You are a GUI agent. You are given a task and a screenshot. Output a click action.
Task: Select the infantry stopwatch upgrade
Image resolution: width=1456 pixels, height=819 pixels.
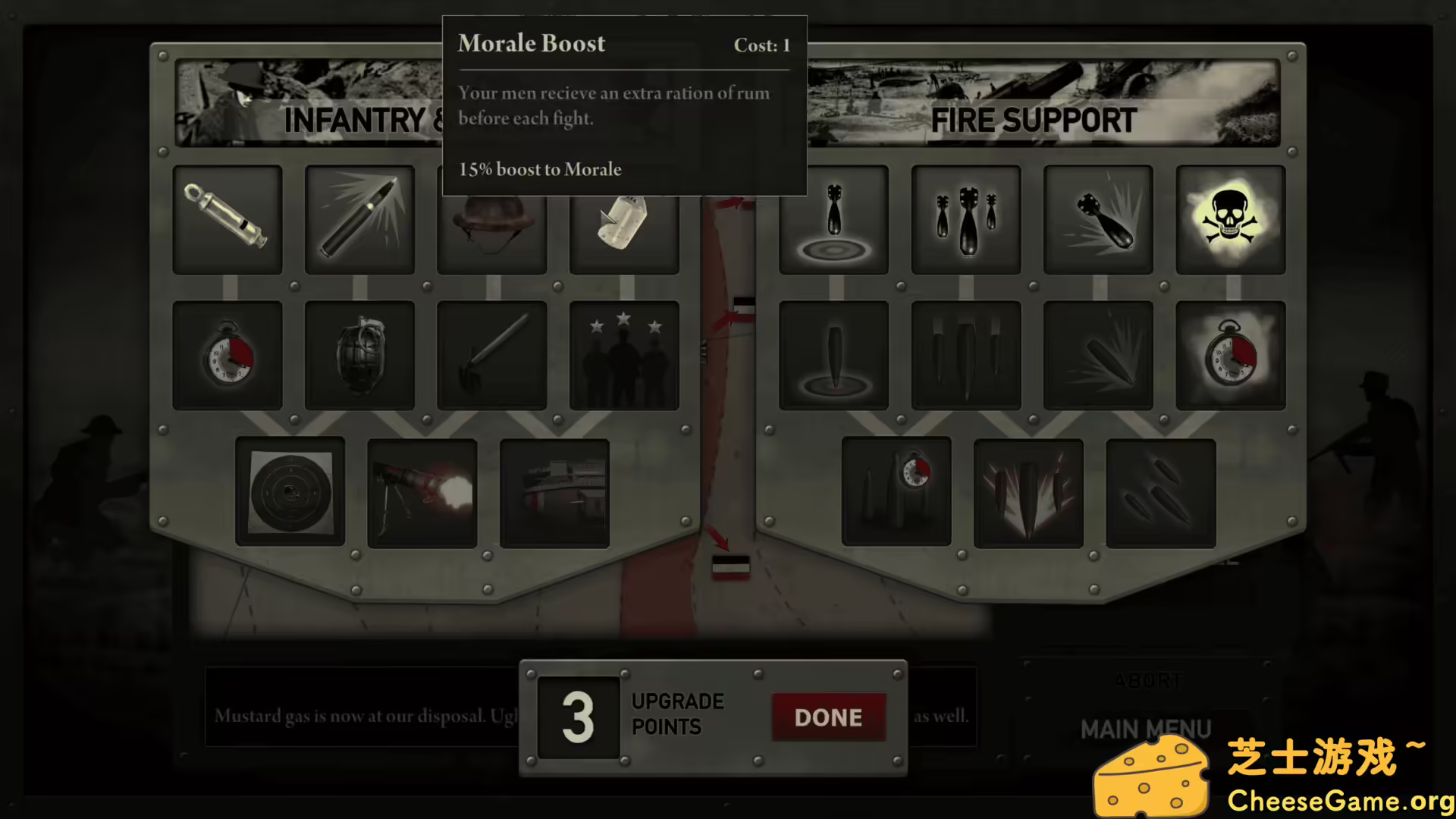[x=227, y=356]
